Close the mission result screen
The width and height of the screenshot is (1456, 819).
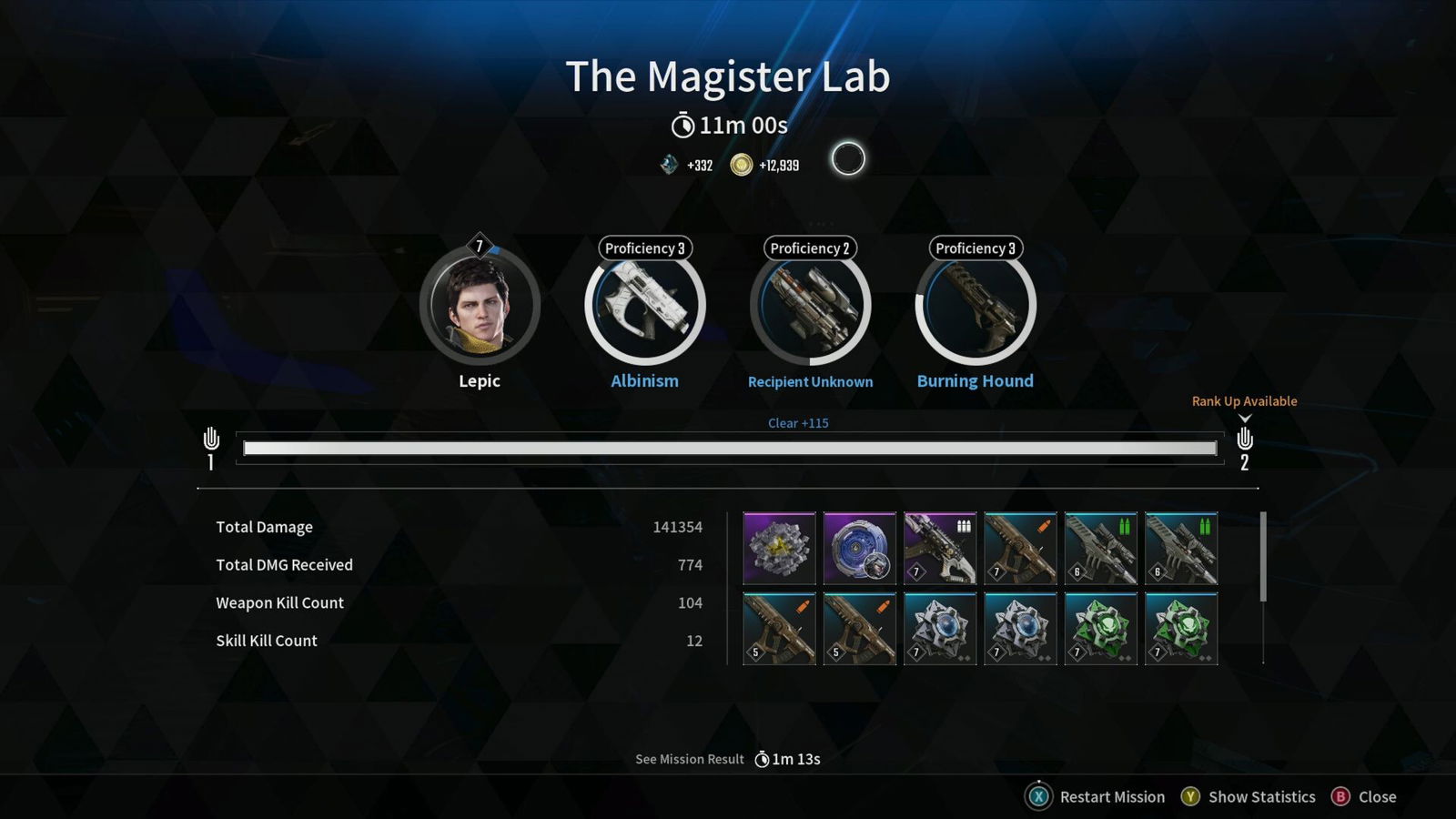click(x=1364, y=796)
